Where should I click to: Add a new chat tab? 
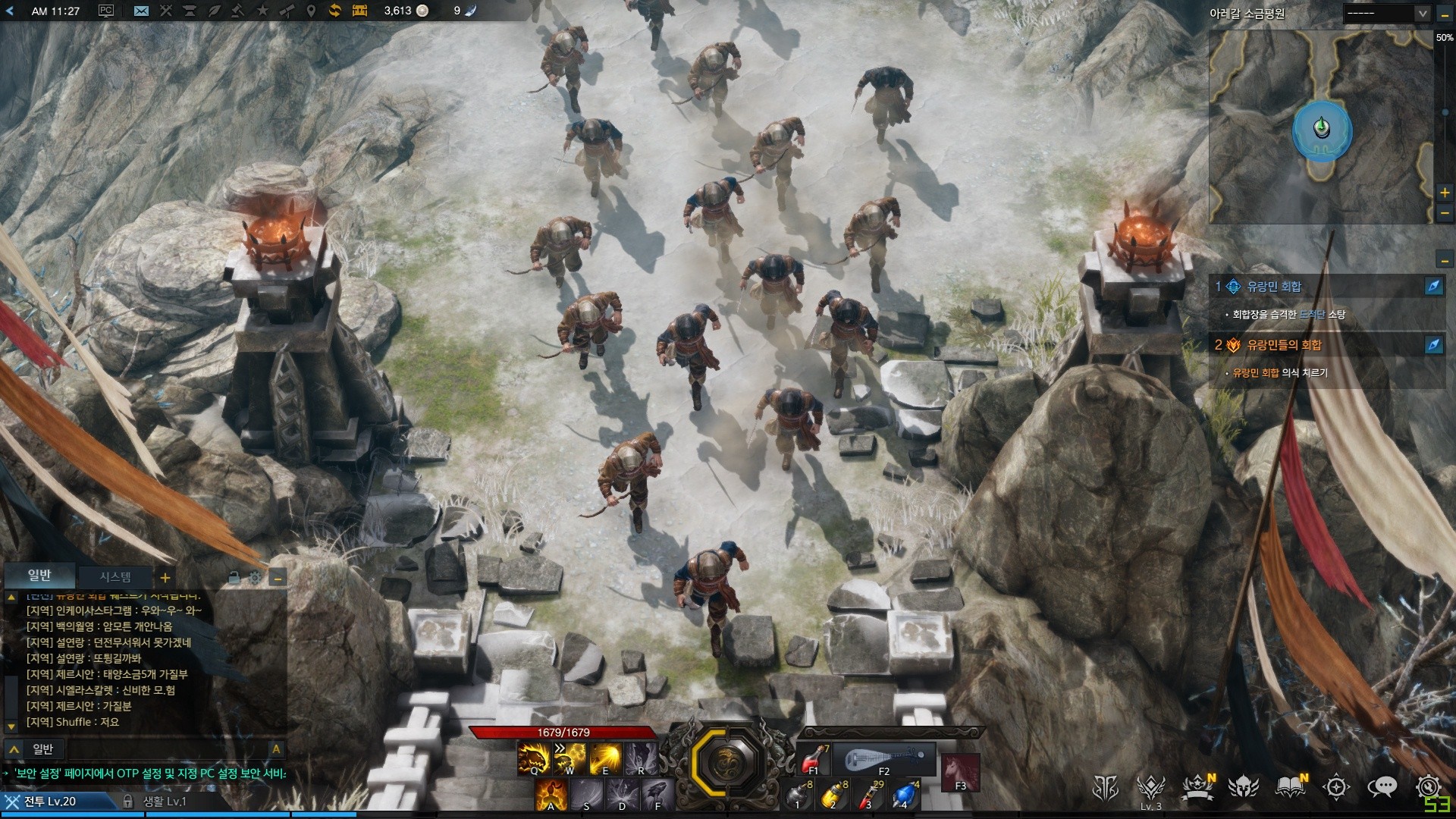point(165,578)
